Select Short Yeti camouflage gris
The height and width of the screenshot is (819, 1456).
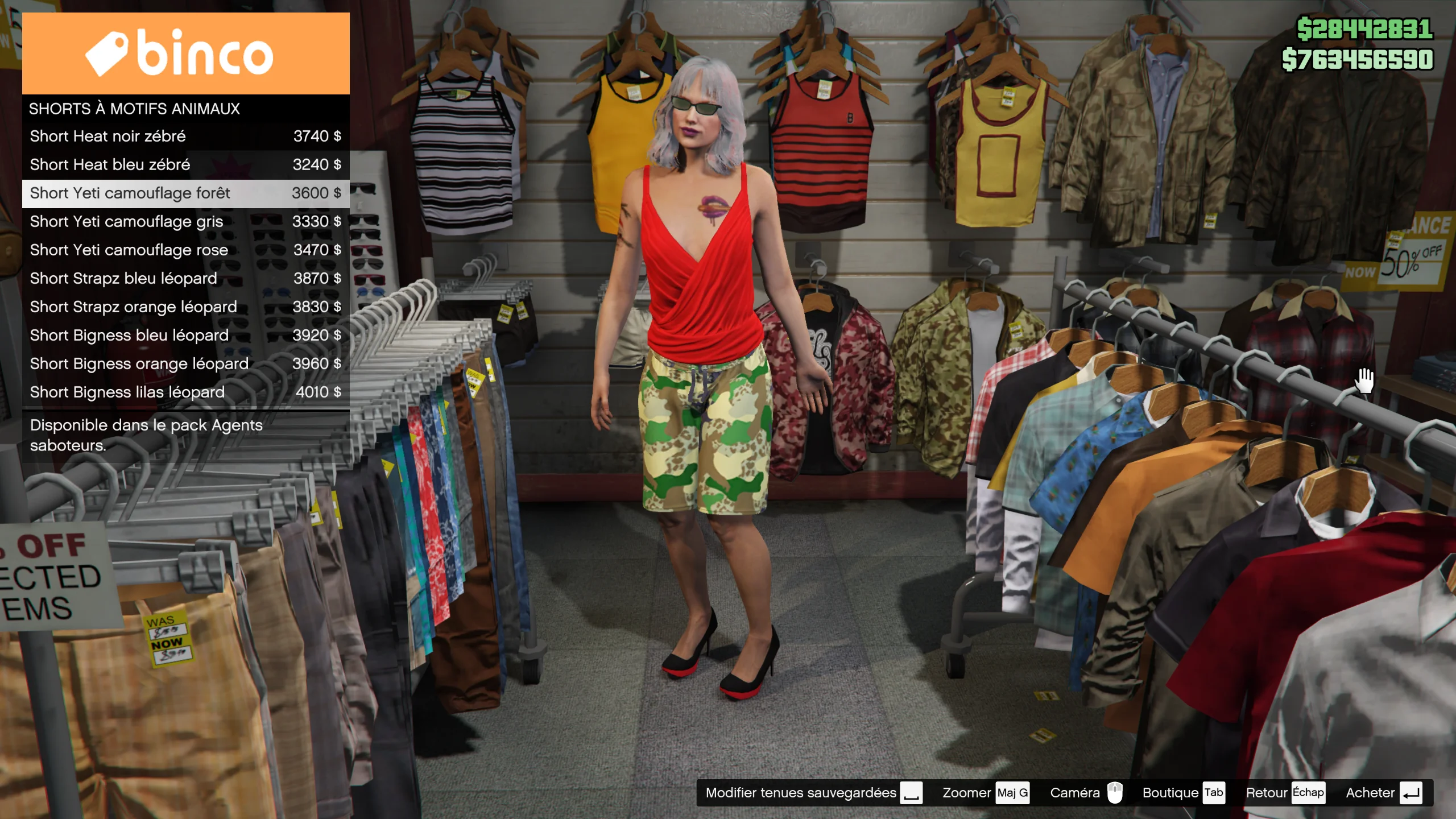(185, 222)
